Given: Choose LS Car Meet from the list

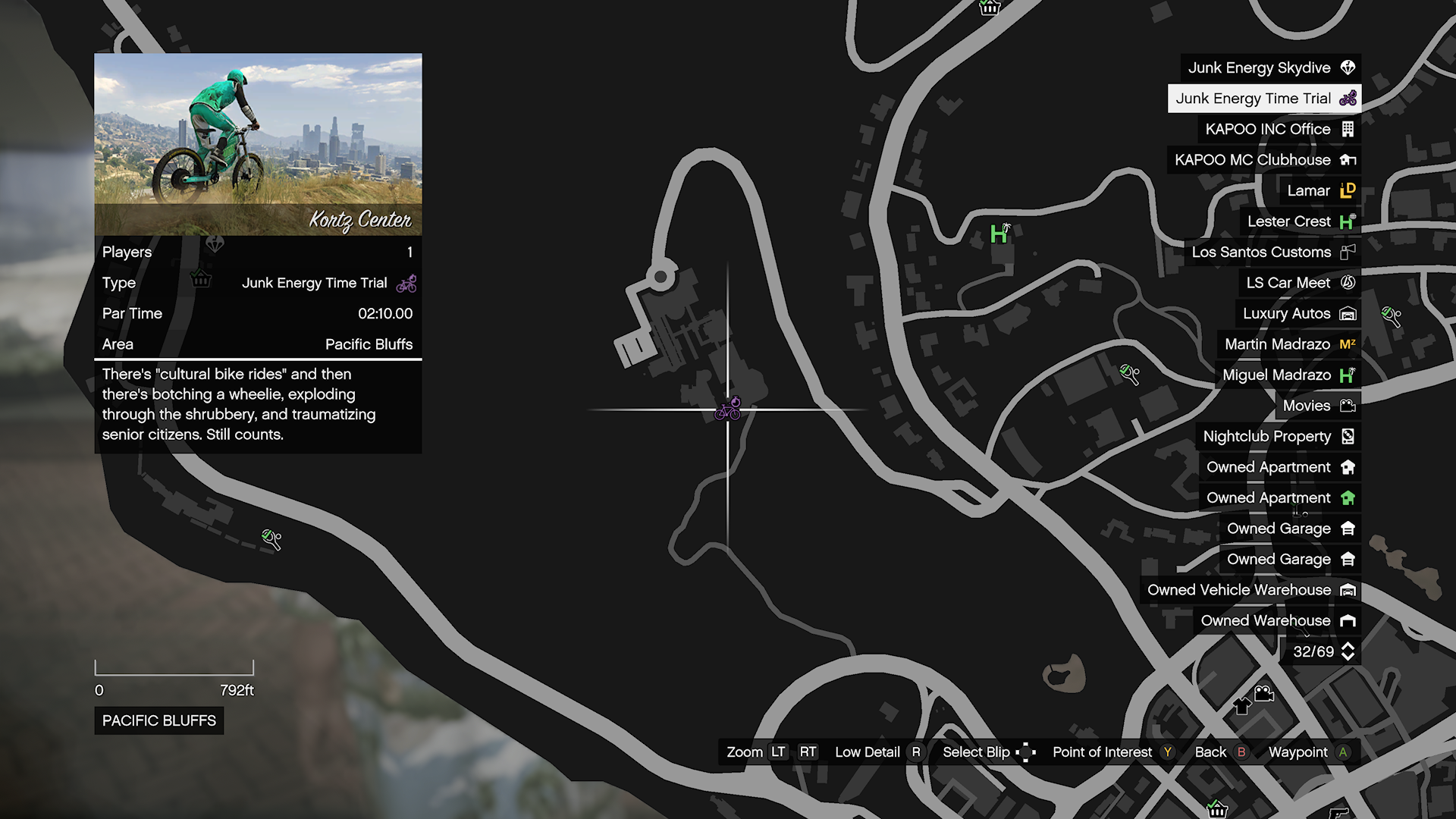Looking at the screenshot, I should click(1299, 283).
